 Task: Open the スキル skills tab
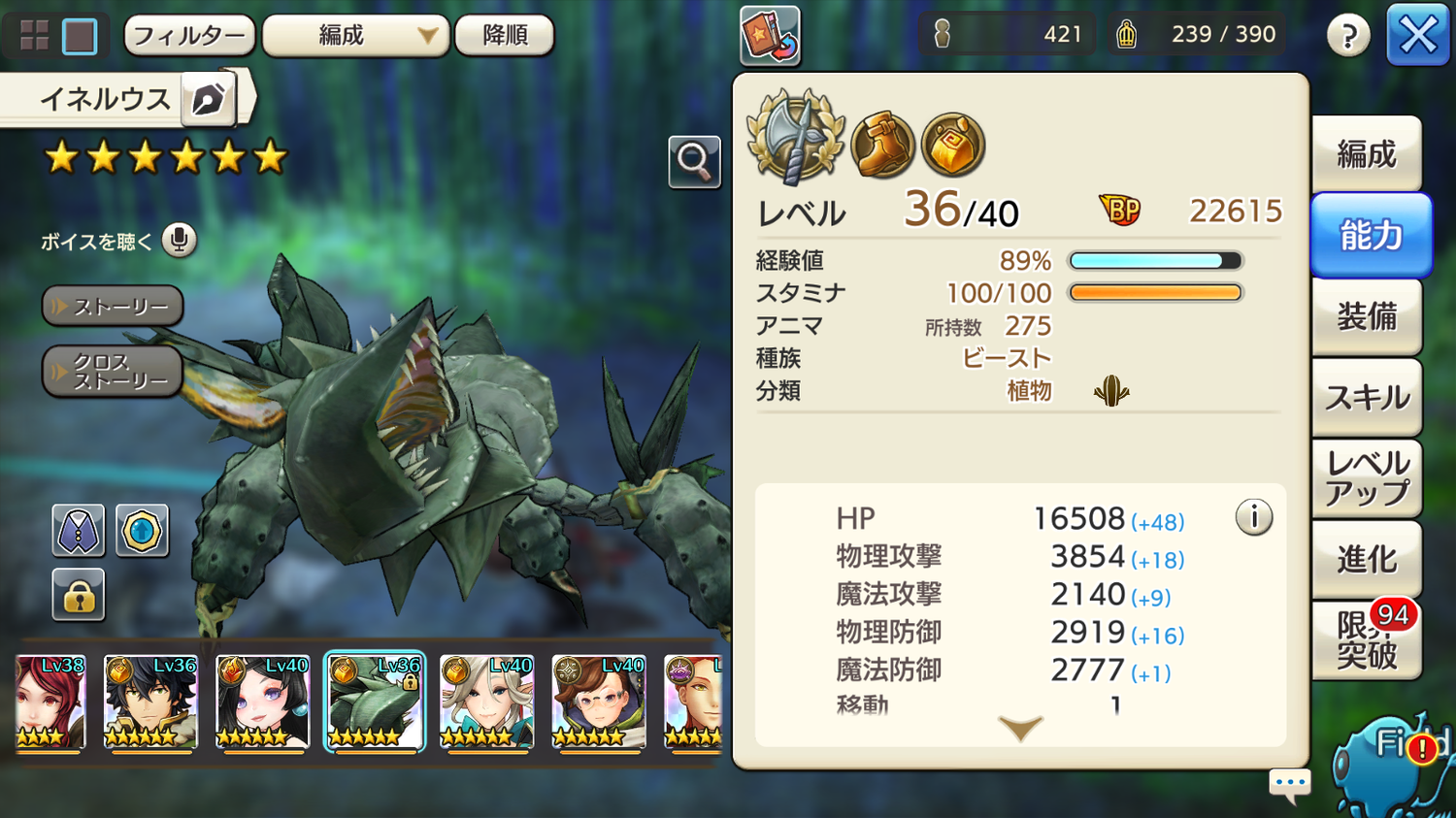coord(1366,398)
